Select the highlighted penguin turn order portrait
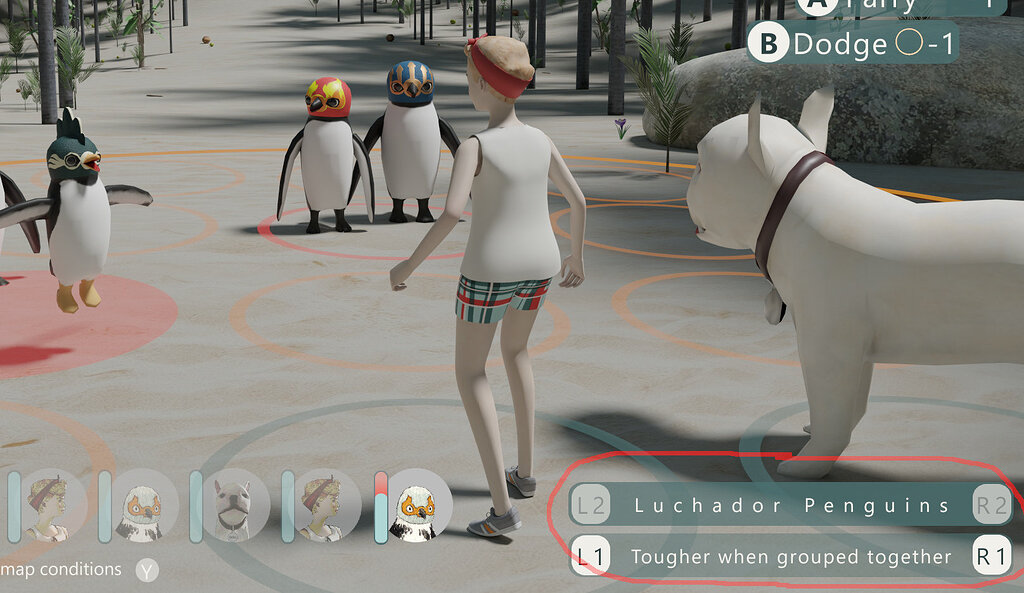The width and height of the screenshot is (1024, 593). (419, 505)
